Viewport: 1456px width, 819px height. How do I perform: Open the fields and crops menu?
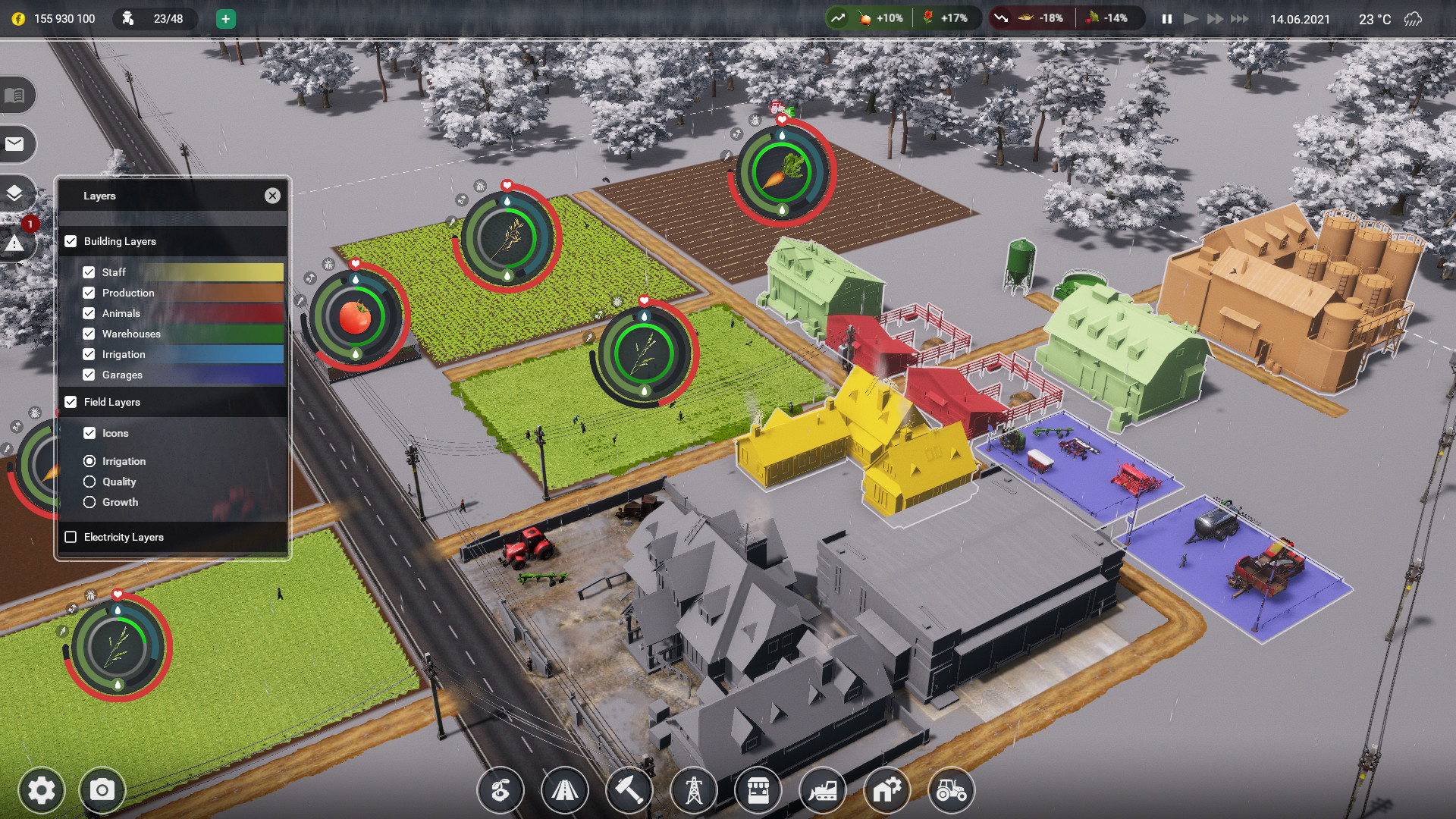coord(500,790)
